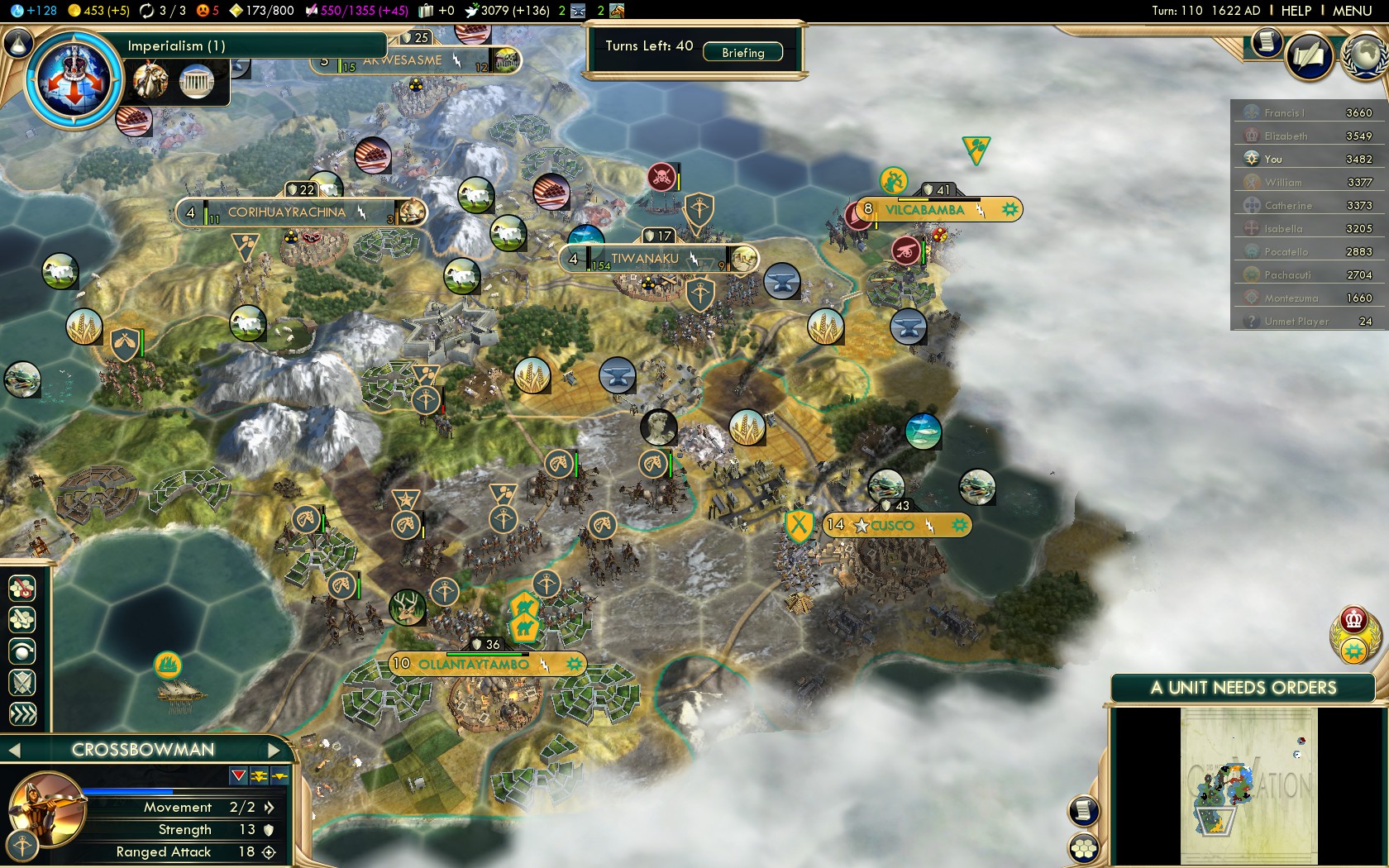Open the Imperialism research tech tree
The image size is (1389, 868).
(x=74, y=78)
